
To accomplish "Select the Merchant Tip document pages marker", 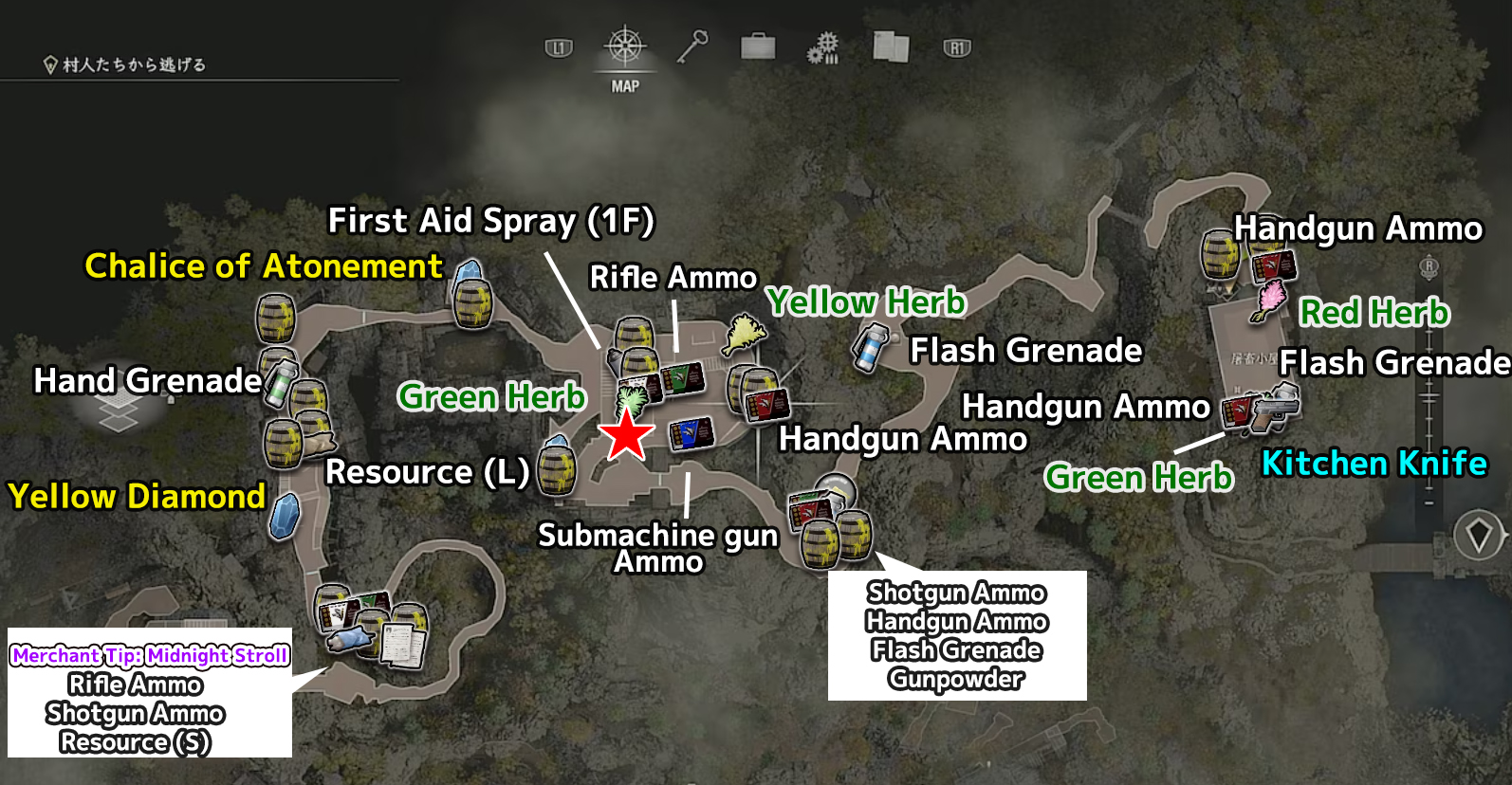I will click(x=405, y=643).
